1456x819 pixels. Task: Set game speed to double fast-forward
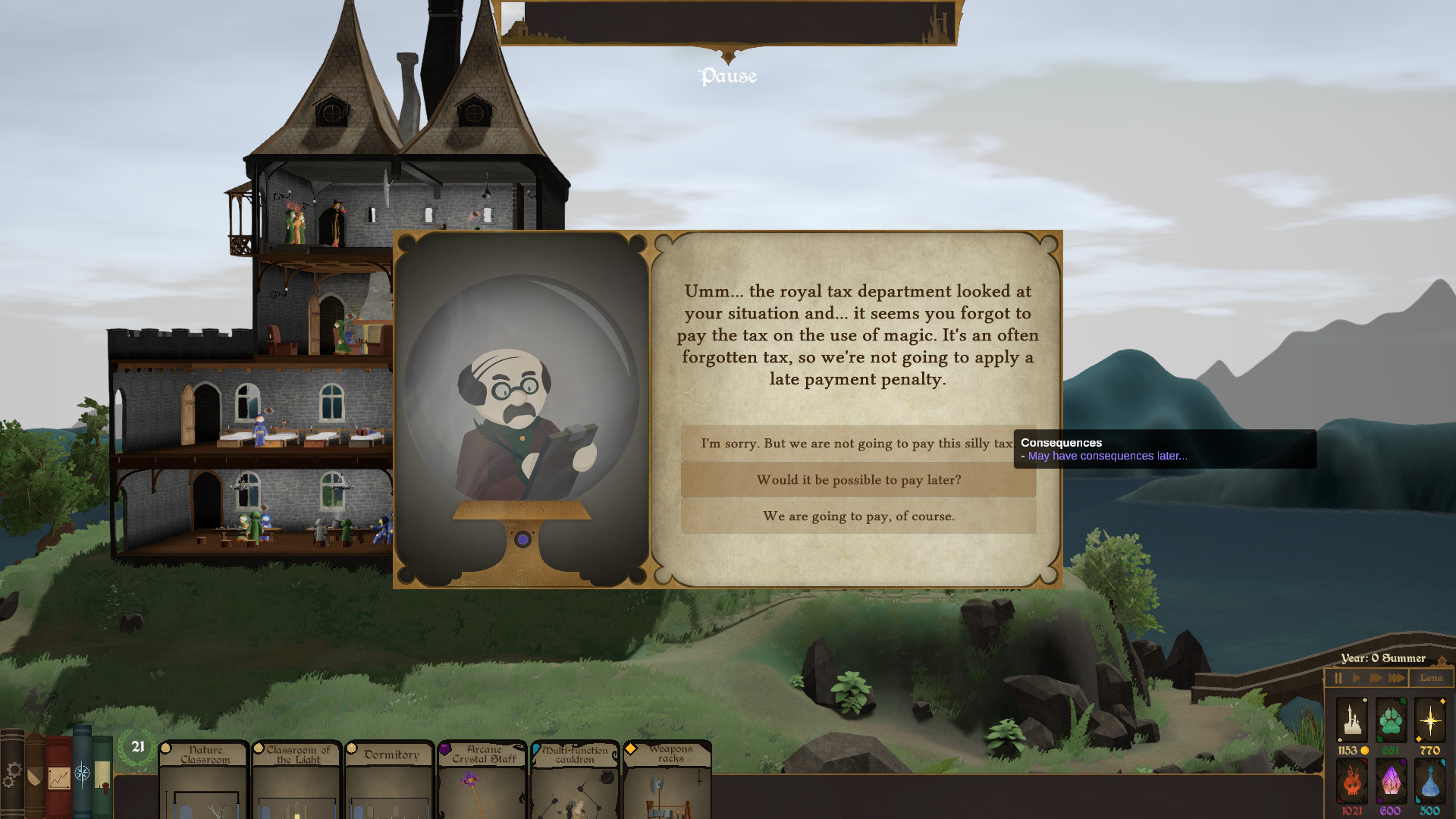pos(1376,678)
